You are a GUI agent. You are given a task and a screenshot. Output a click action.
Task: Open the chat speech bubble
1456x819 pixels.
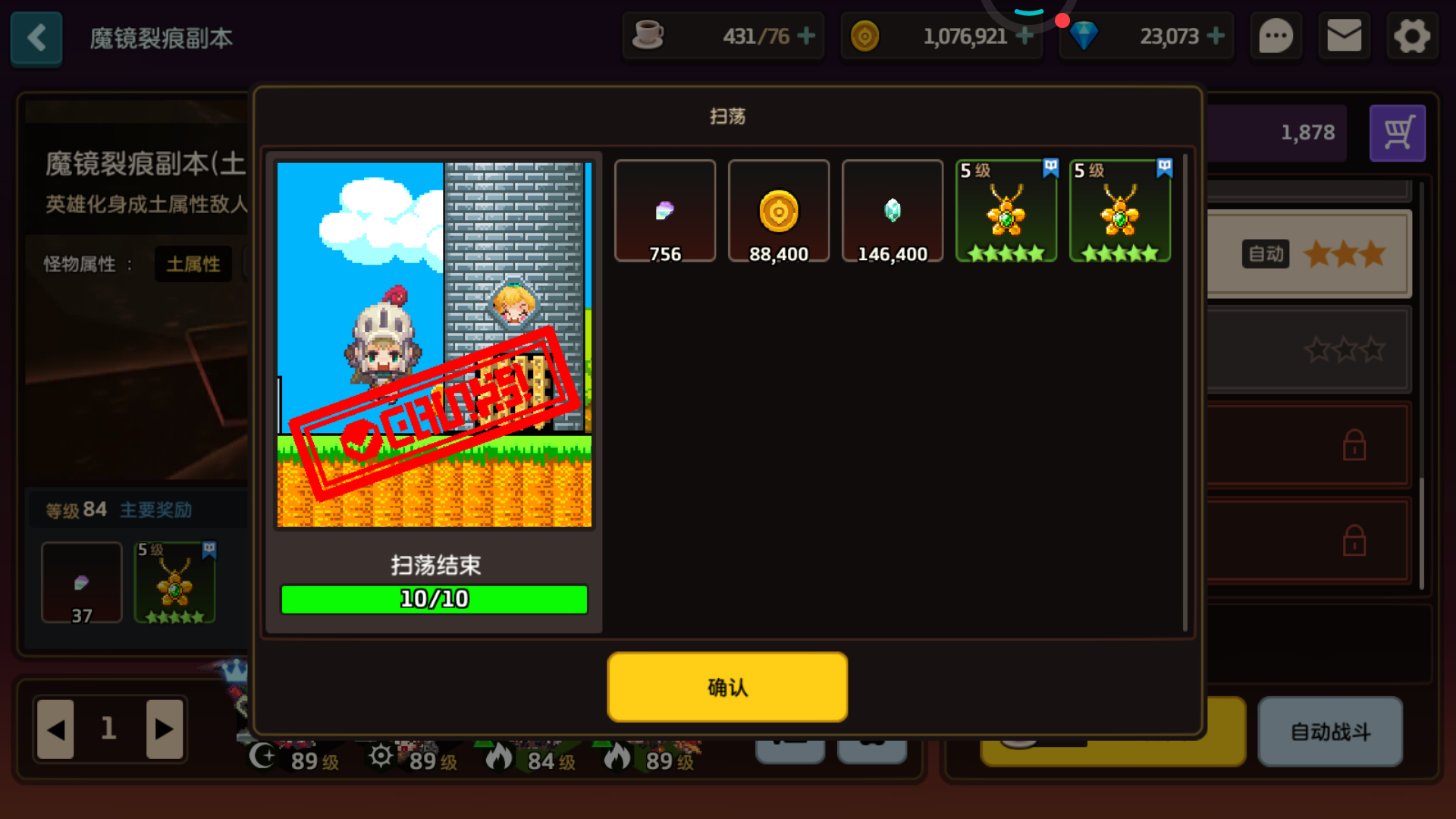1276,36
